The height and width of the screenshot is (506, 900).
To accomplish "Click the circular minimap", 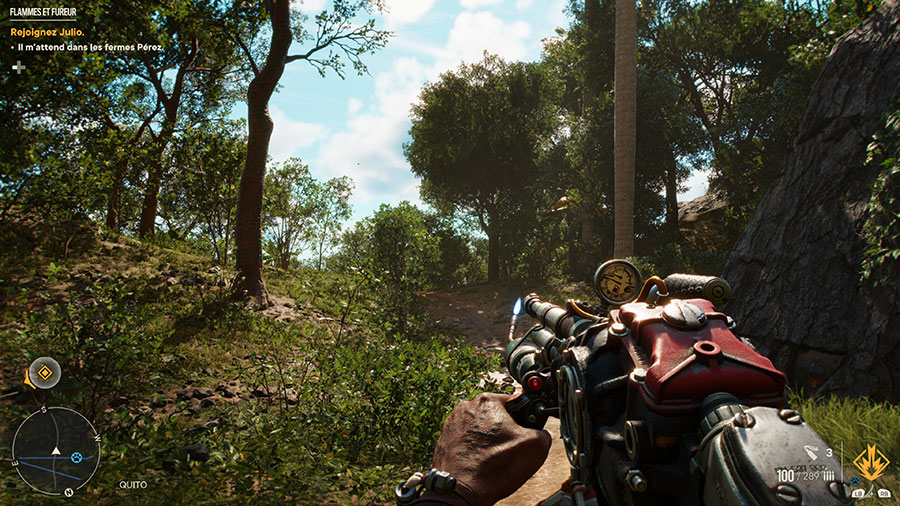I will [x=56, y=451].
